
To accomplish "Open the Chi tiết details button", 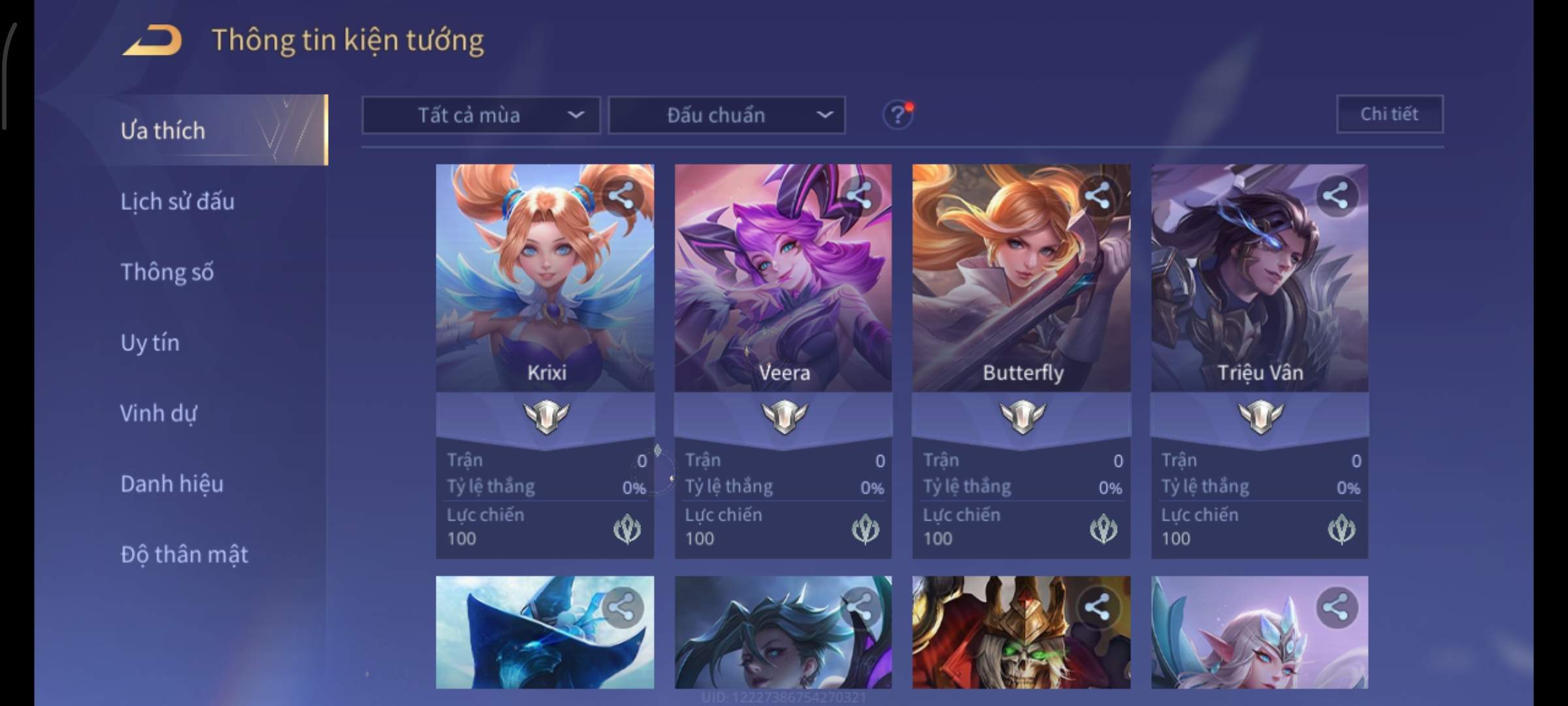I will tap(1389, 114).
